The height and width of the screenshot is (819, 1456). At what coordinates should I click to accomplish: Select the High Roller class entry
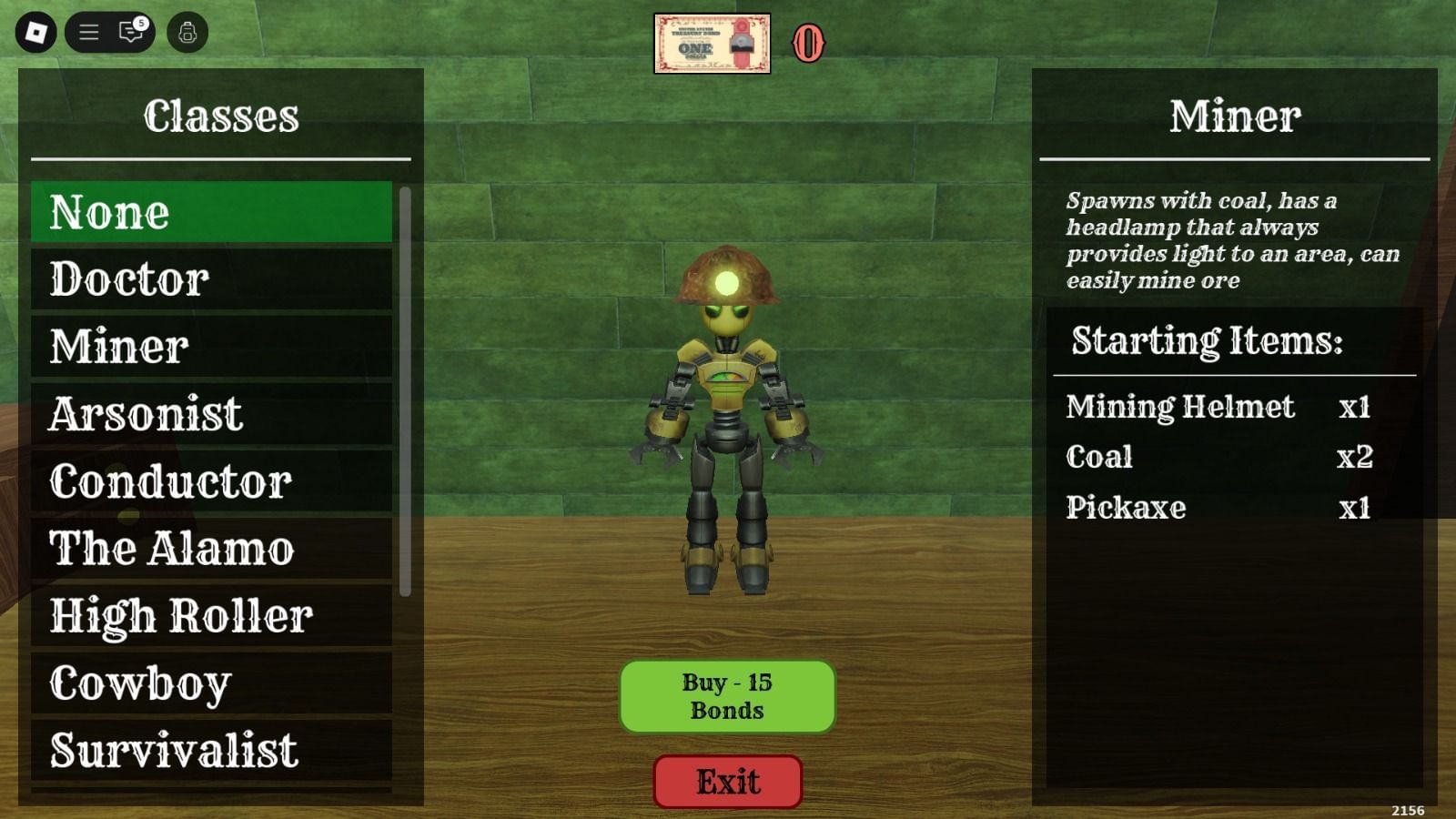[x=211, y=616]
